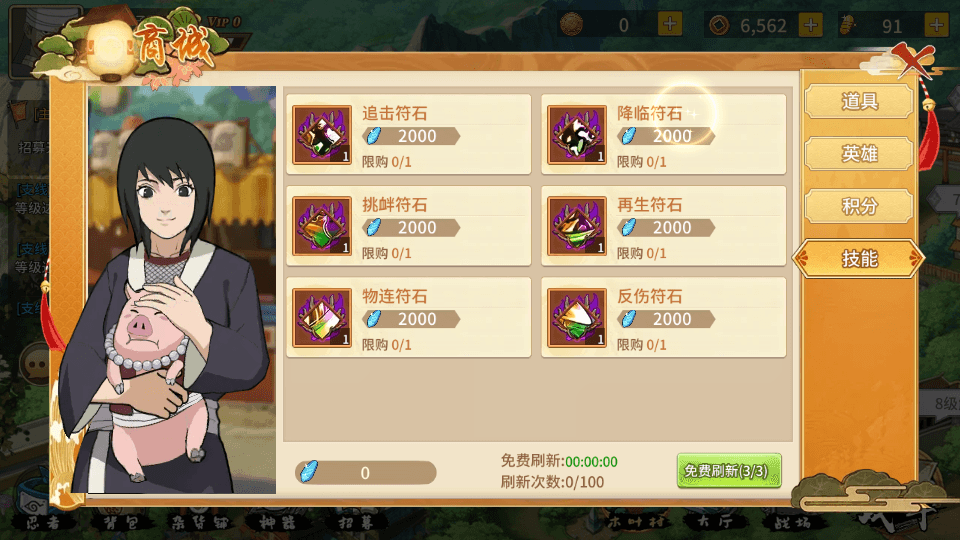The width and height of the screenshot is (960, 540).
Task: Add more coins via the 6,562 plus button
Action: click(810, 25)
